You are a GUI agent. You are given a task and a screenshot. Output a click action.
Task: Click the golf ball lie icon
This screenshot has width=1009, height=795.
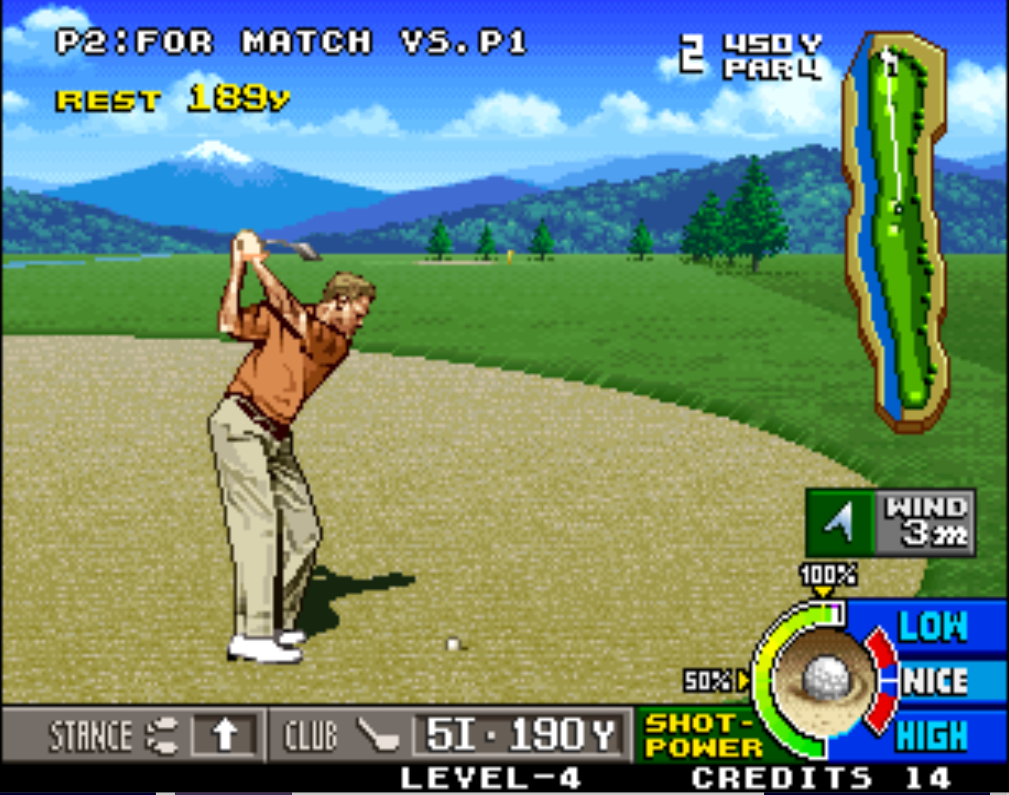824,677
